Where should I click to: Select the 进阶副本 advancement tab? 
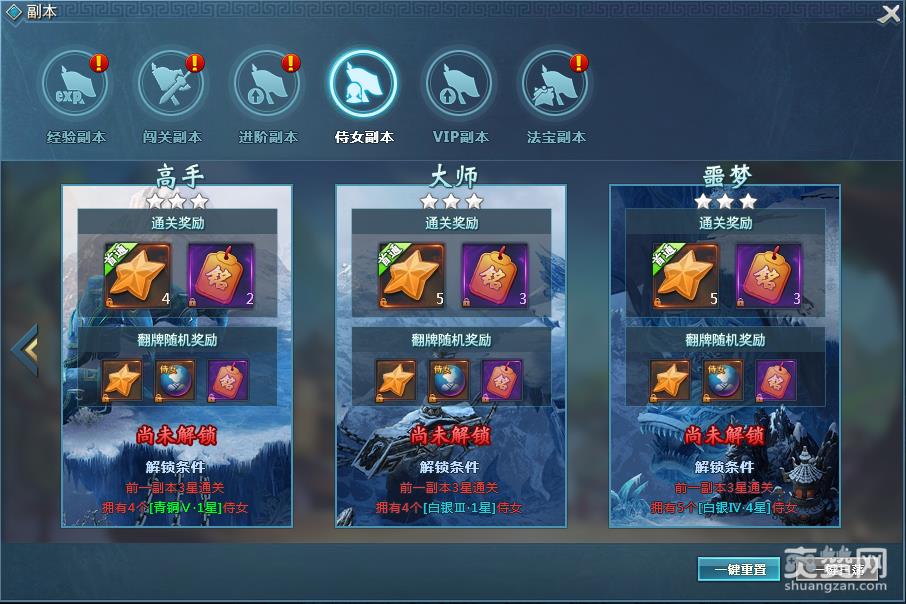[x=267, y=85]
